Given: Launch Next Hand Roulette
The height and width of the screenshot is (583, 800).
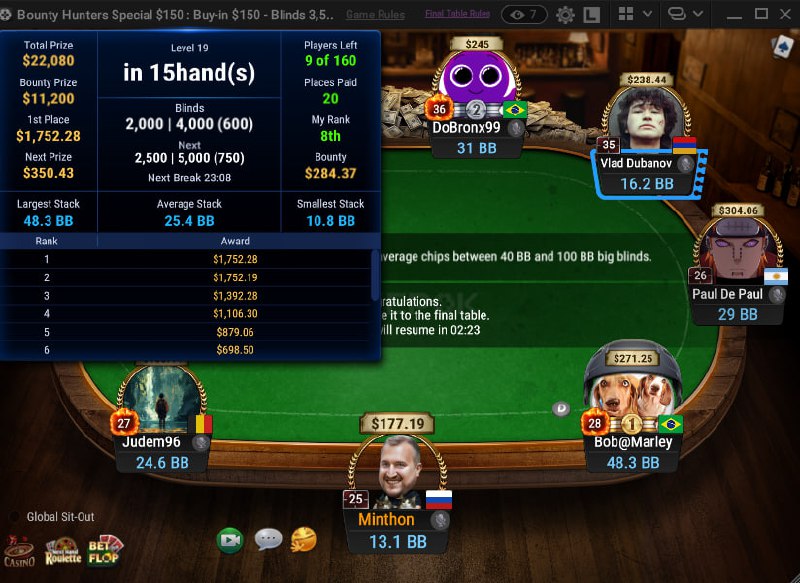Looking at the screenshot, I should click(62, 549).
